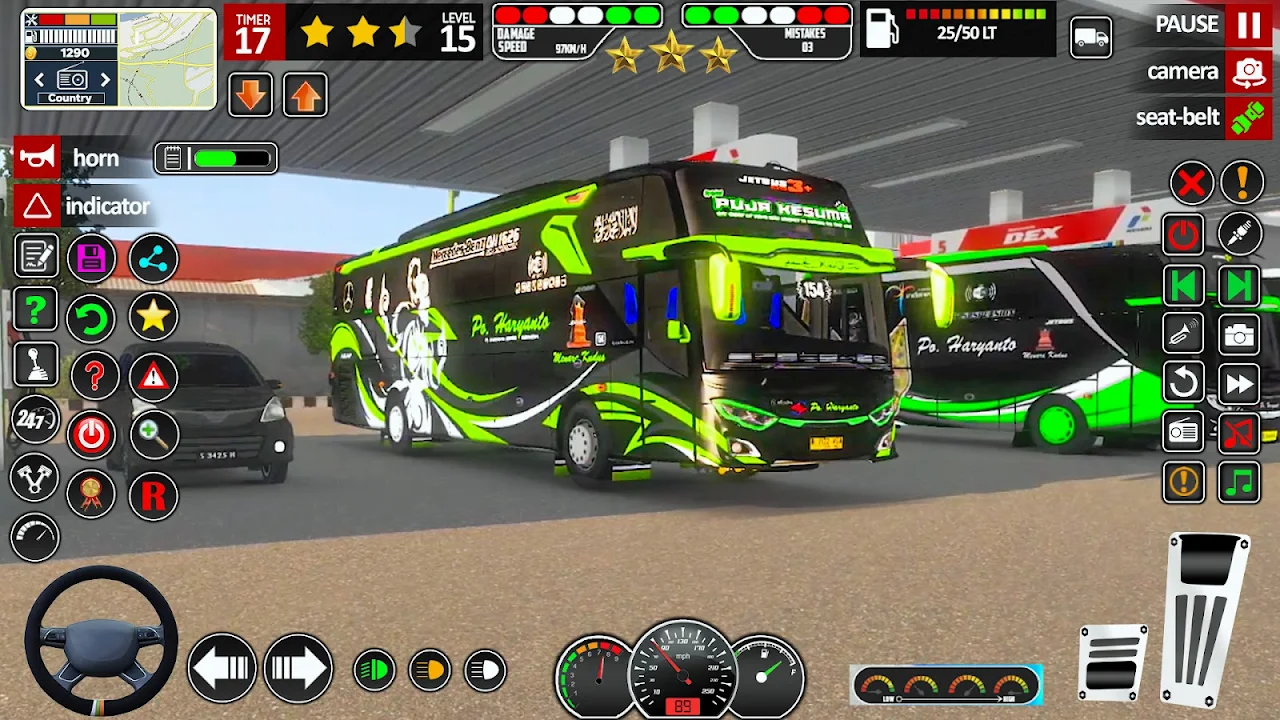Switch view using the camera button
This screenshot has height=720, width=1280.
click(x=1248, y=72)
